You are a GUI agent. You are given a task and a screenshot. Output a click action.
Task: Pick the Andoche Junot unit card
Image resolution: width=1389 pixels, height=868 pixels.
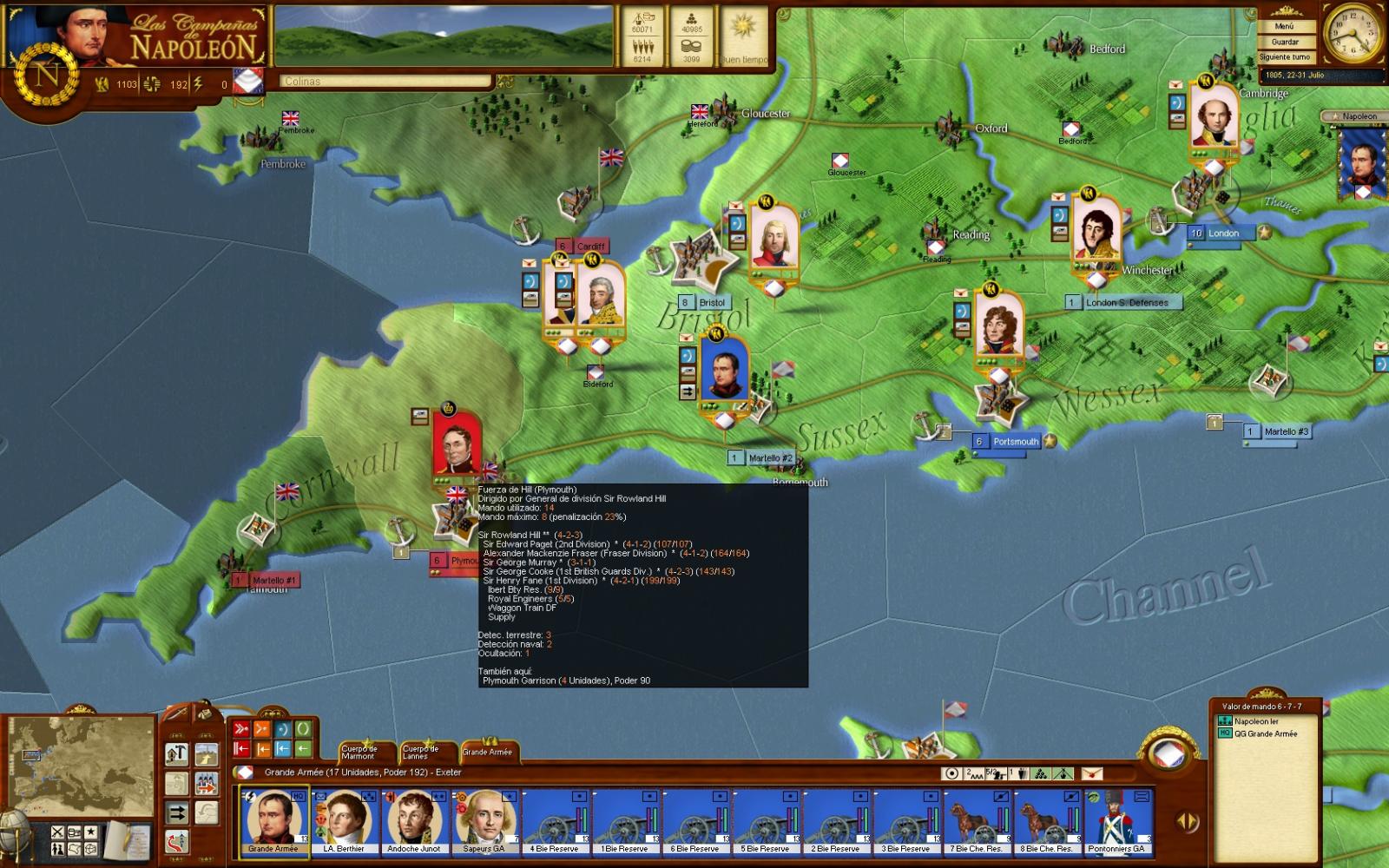[x=414, y=820]
